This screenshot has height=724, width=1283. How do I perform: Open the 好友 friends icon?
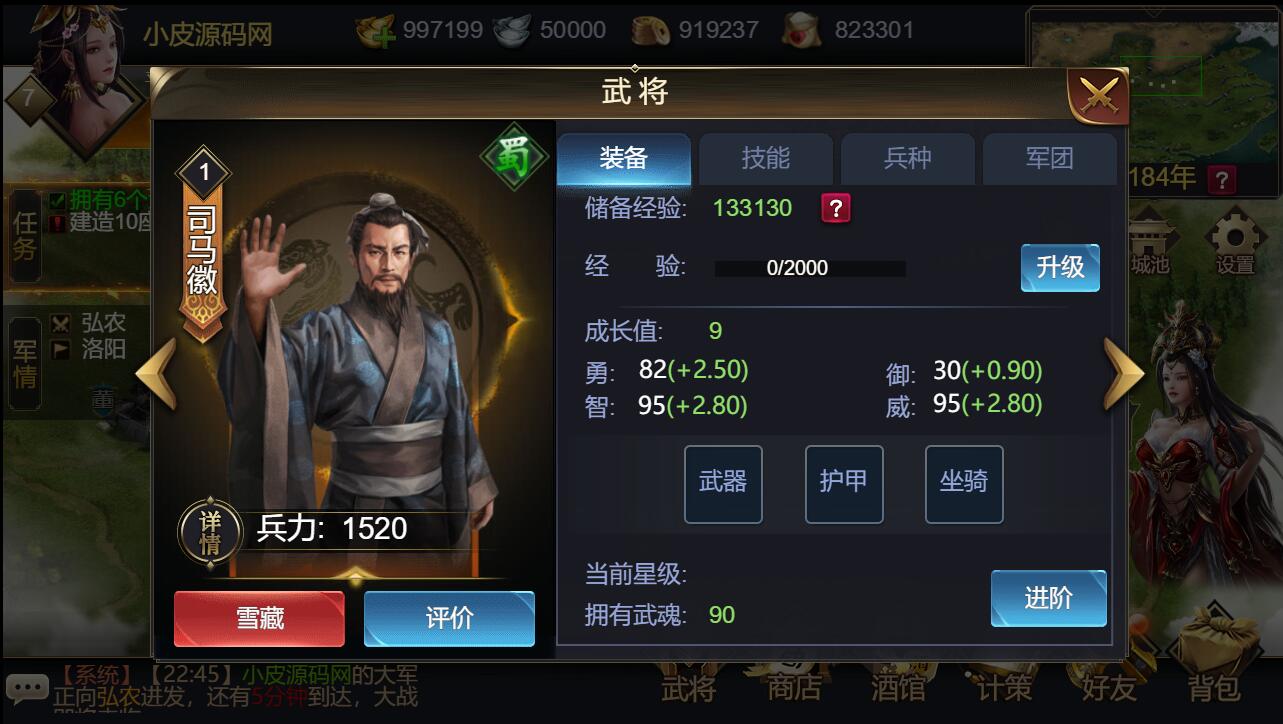click(x=1109, y=690)
